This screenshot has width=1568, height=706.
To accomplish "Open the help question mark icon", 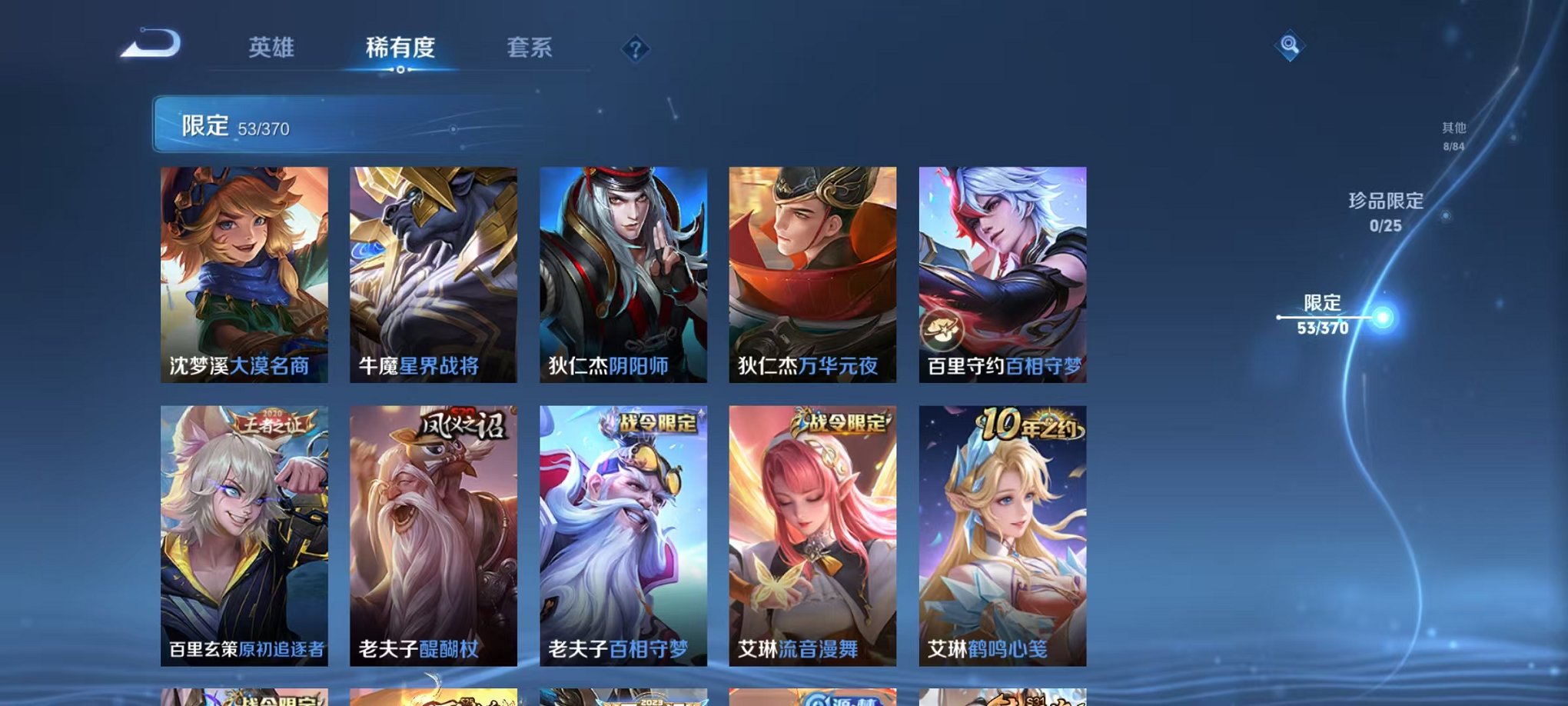I will click(x=634, y=49).
